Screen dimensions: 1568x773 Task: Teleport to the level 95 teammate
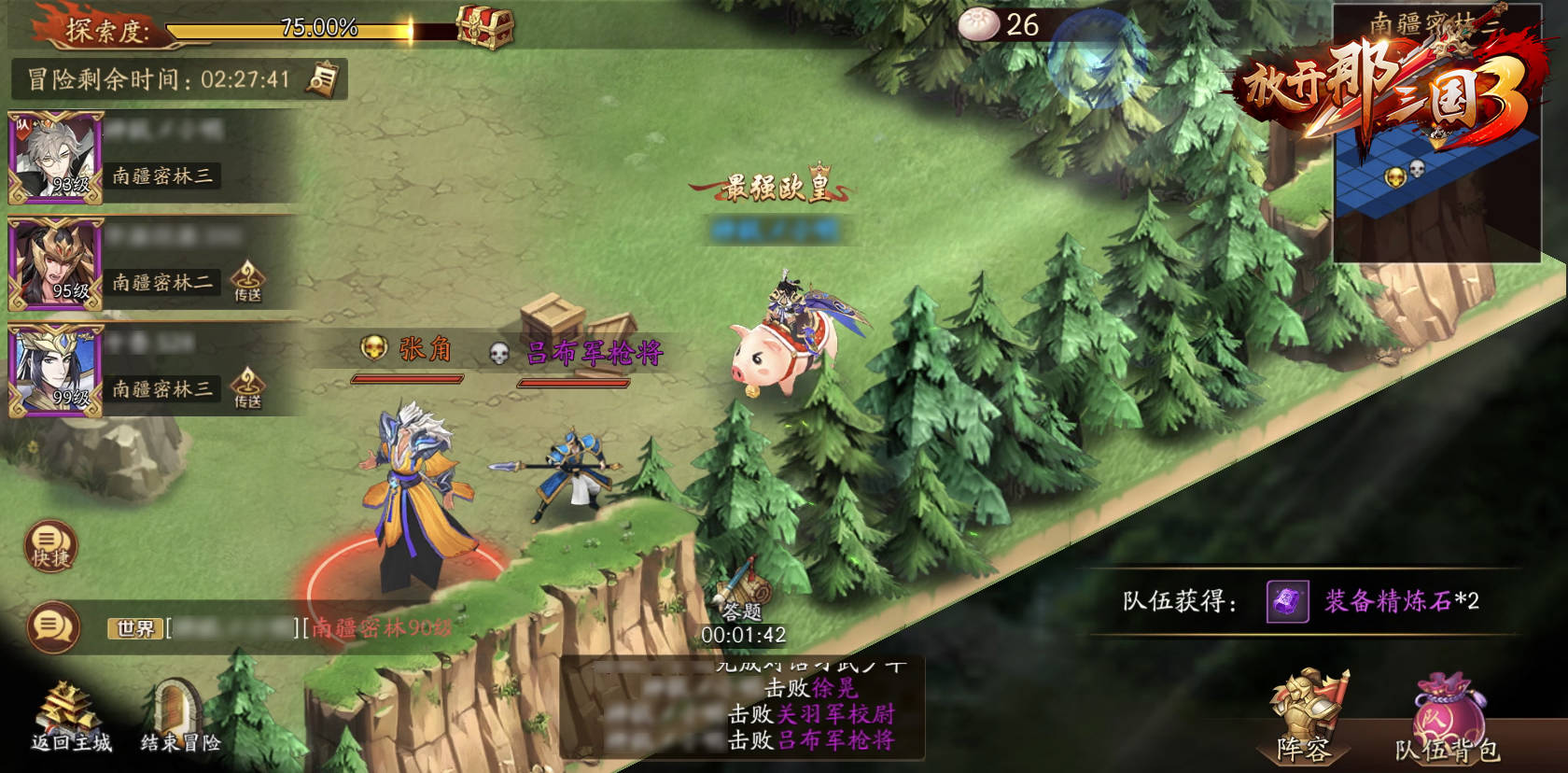point(247,281)
